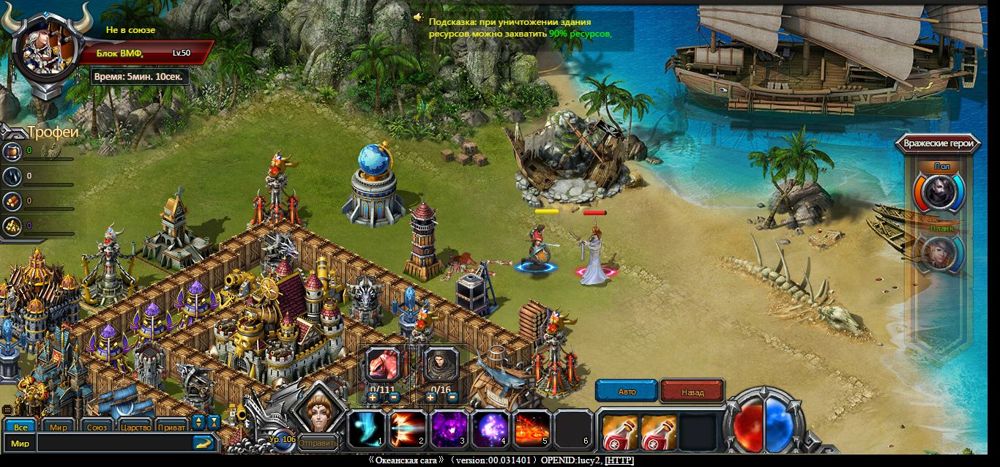Switch to the Приват chat tab

[172, 425]
